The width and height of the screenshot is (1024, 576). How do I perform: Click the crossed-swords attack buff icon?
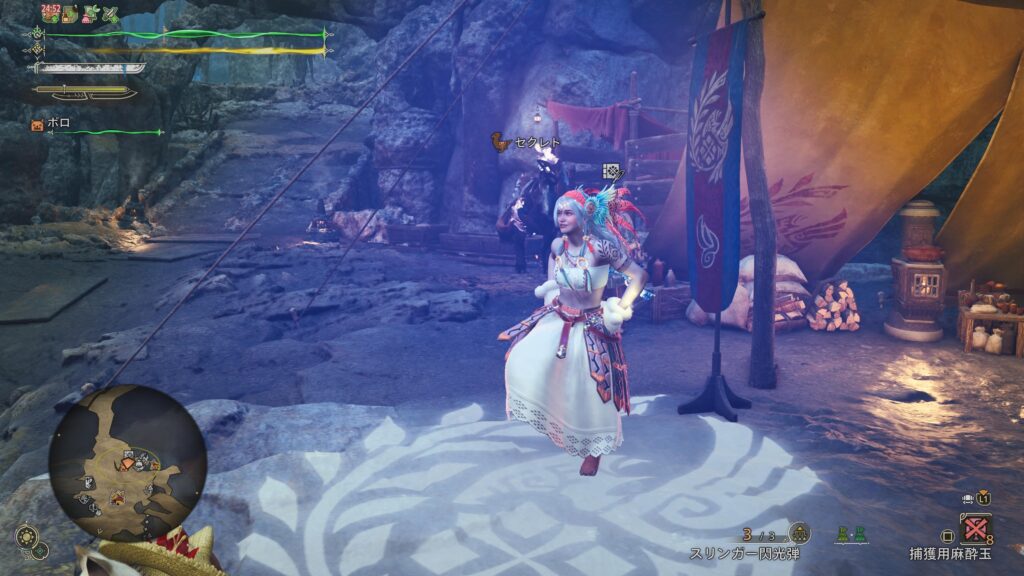[x=111, y=14]
